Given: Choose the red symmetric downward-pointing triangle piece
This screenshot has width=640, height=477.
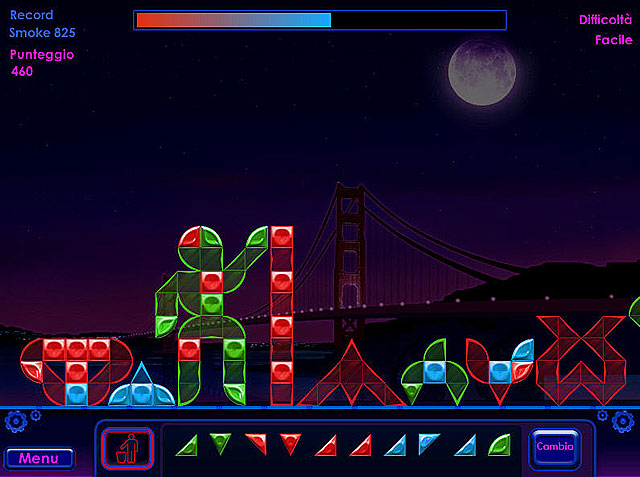Looking at the screenshot, I should [290, 442].
